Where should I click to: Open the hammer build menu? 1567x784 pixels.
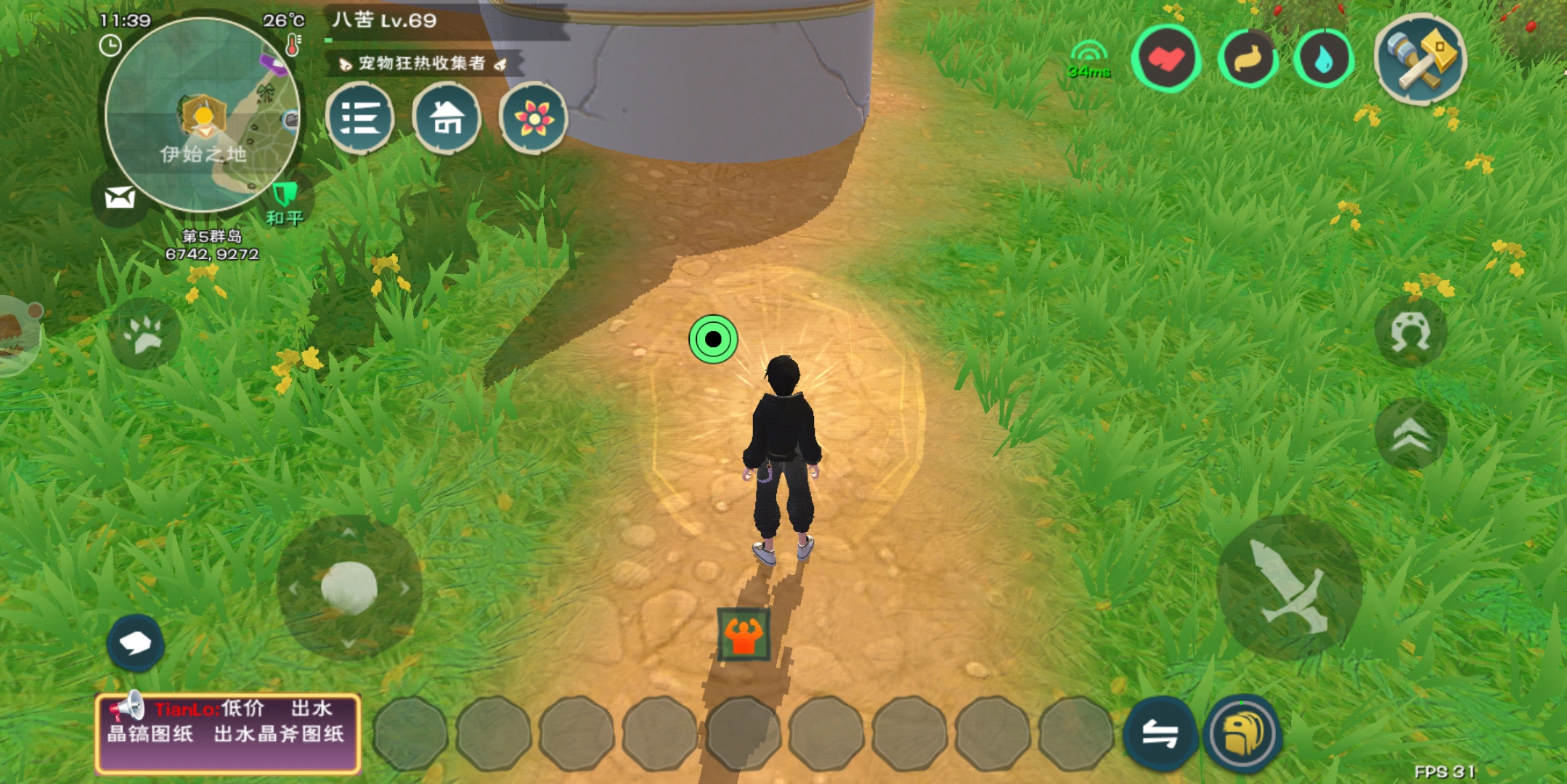coord(1420,60)
